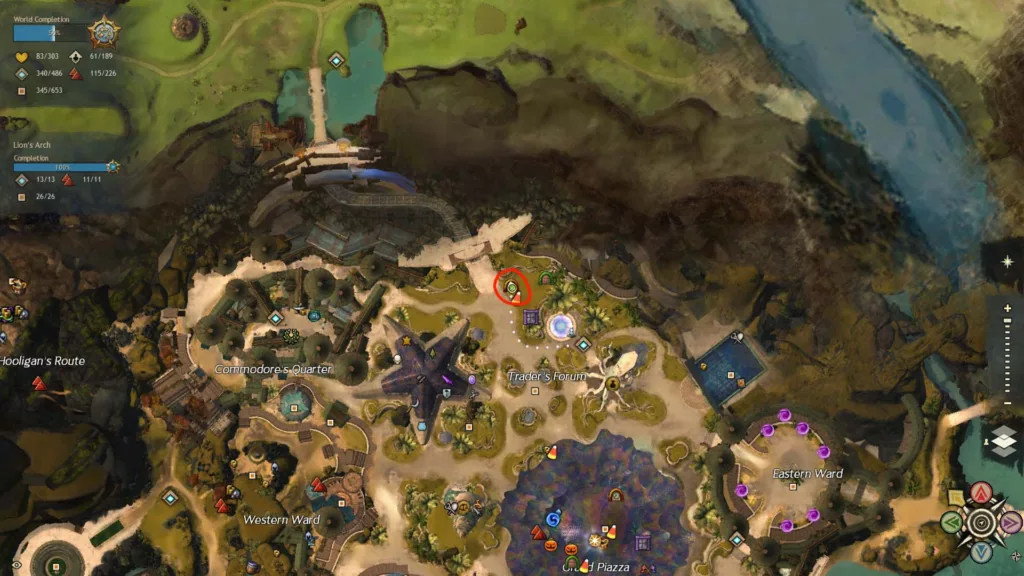Click the compass center button
Image resolution: width=1024 pixels, height=576 pixels.
tap(982, 521)
